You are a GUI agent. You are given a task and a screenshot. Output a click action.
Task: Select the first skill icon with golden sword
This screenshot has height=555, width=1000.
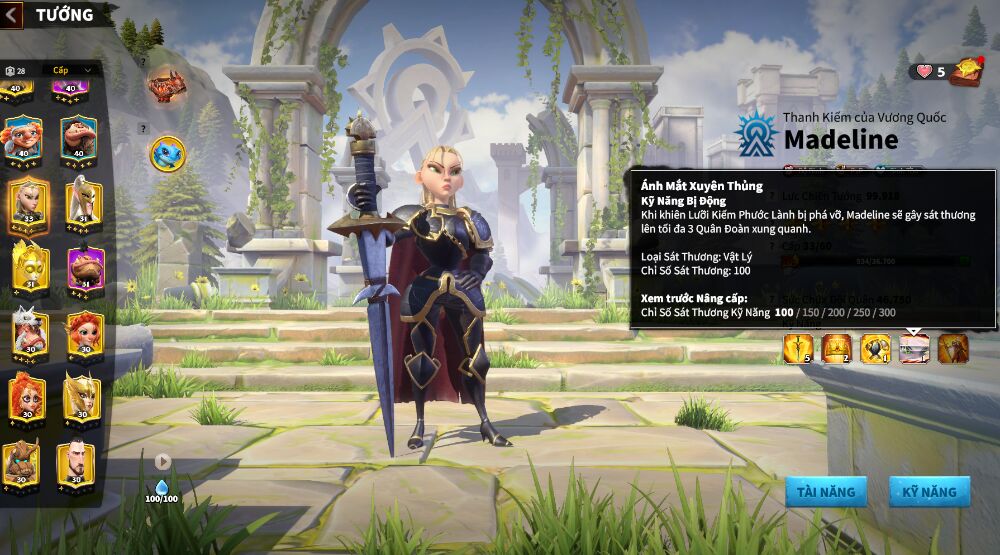point(797,348)
